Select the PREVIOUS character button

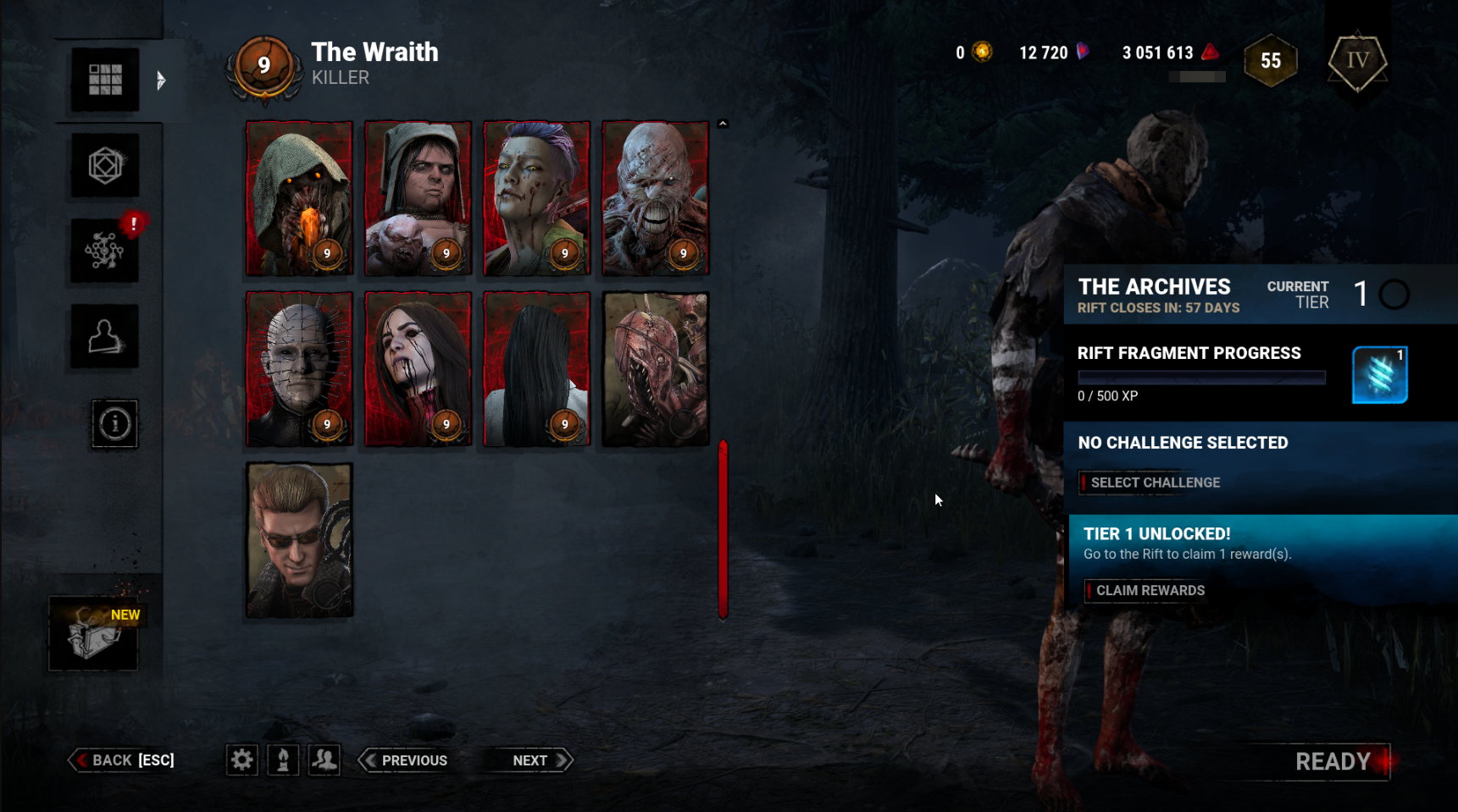click(x=405, y=760)
